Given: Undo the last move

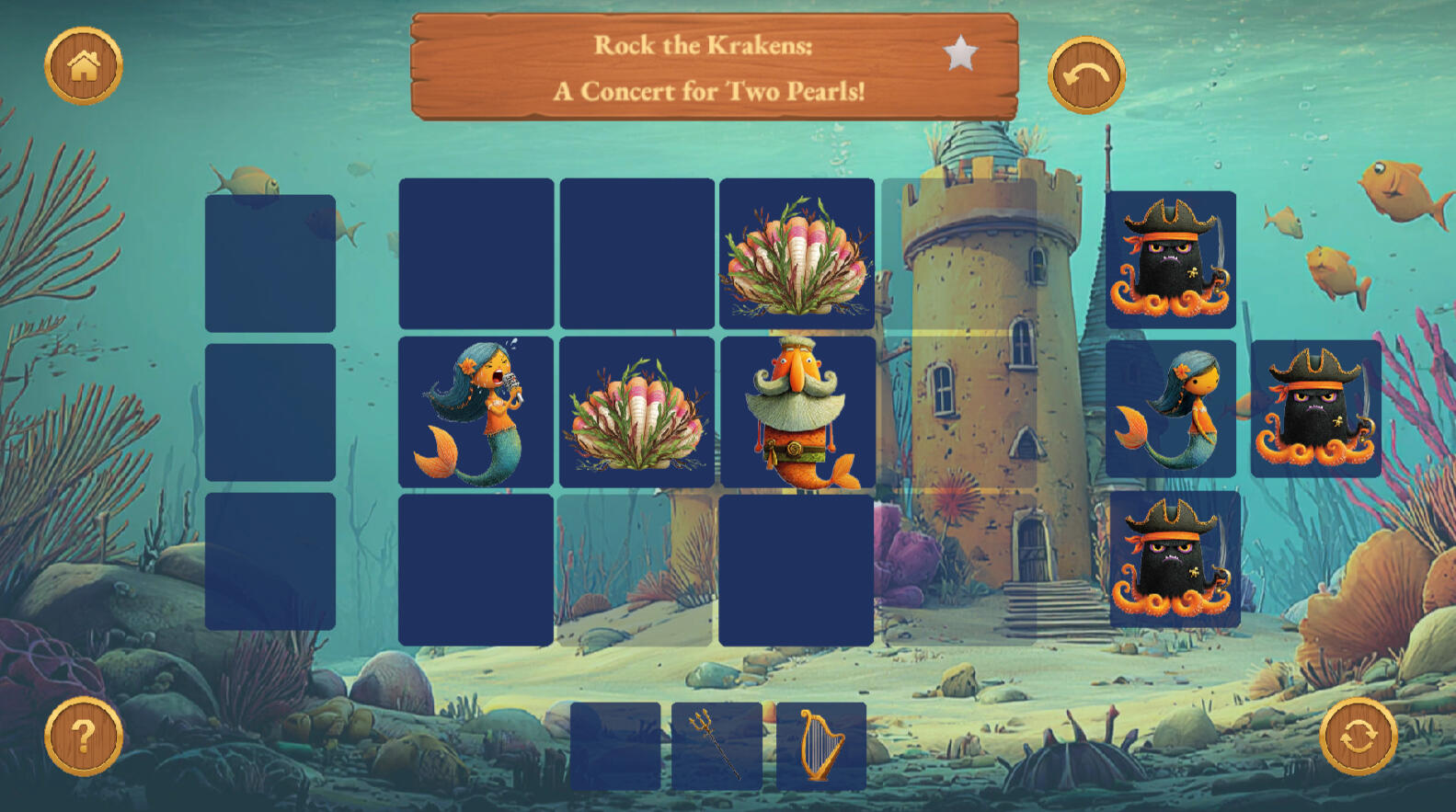Looking at the screenshot, I should coord(1086,75).
